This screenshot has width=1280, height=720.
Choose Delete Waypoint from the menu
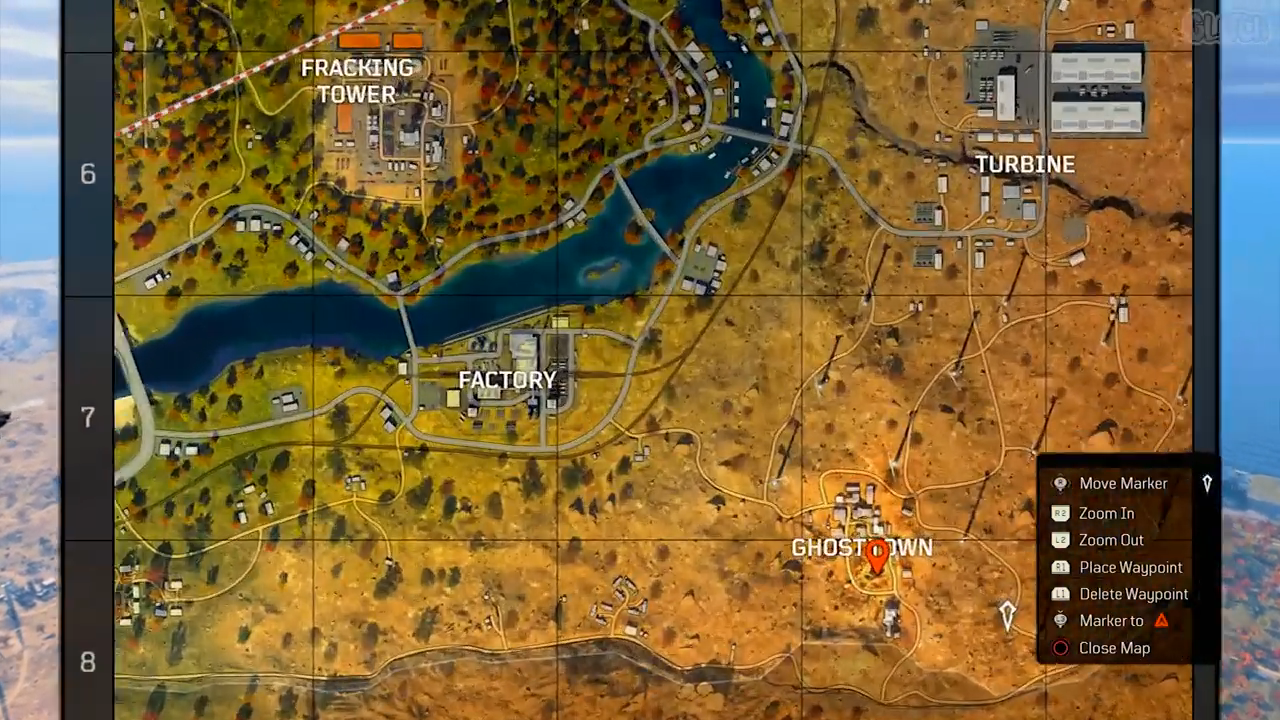point(1134,593)
